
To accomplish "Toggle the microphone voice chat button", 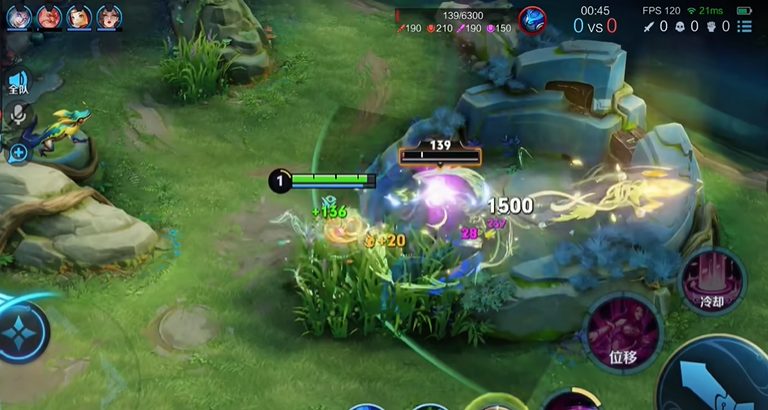I will (x=17, y=115).
